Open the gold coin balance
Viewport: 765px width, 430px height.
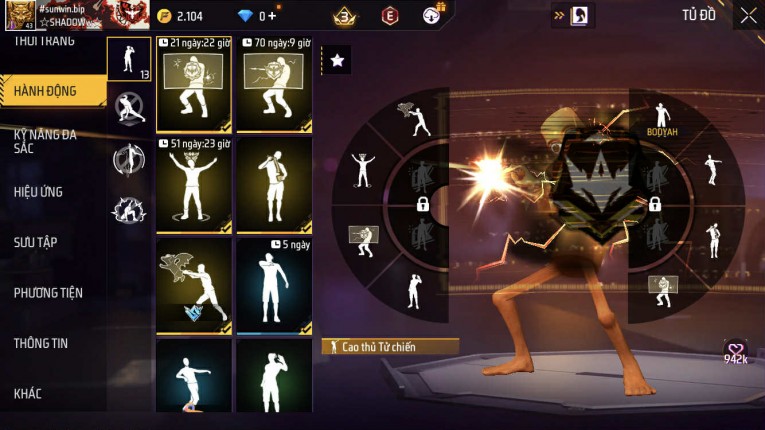(181, 16)
